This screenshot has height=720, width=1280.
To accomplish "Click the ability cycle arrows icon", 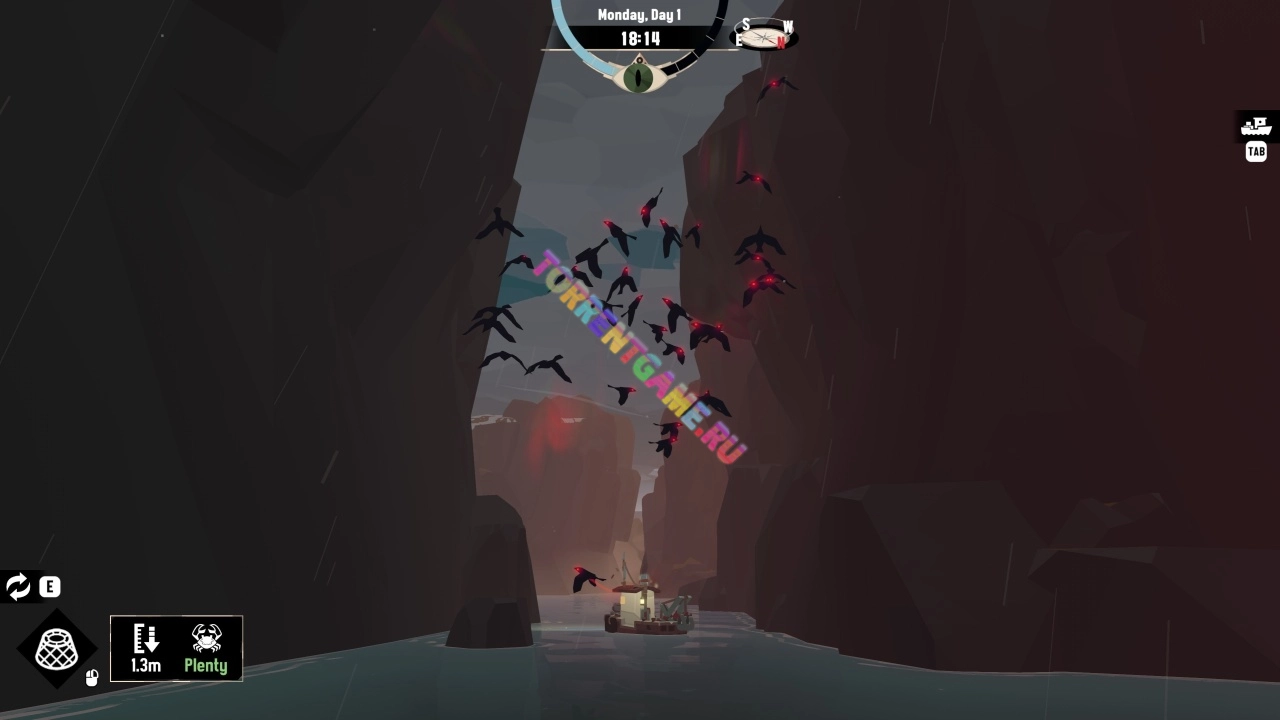I will [18, 587].
